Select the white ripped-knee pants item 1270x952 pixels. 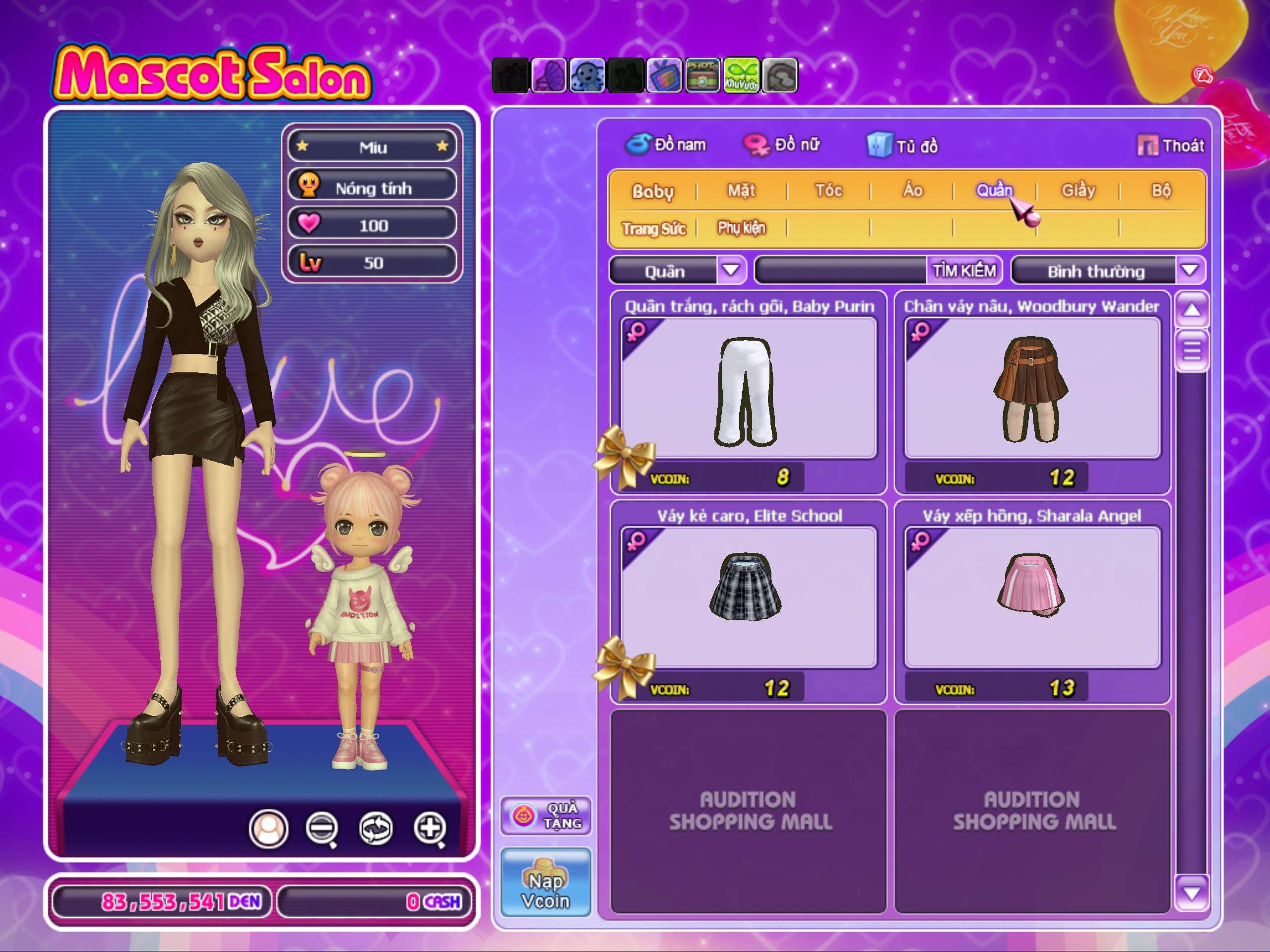pos(748,390)
